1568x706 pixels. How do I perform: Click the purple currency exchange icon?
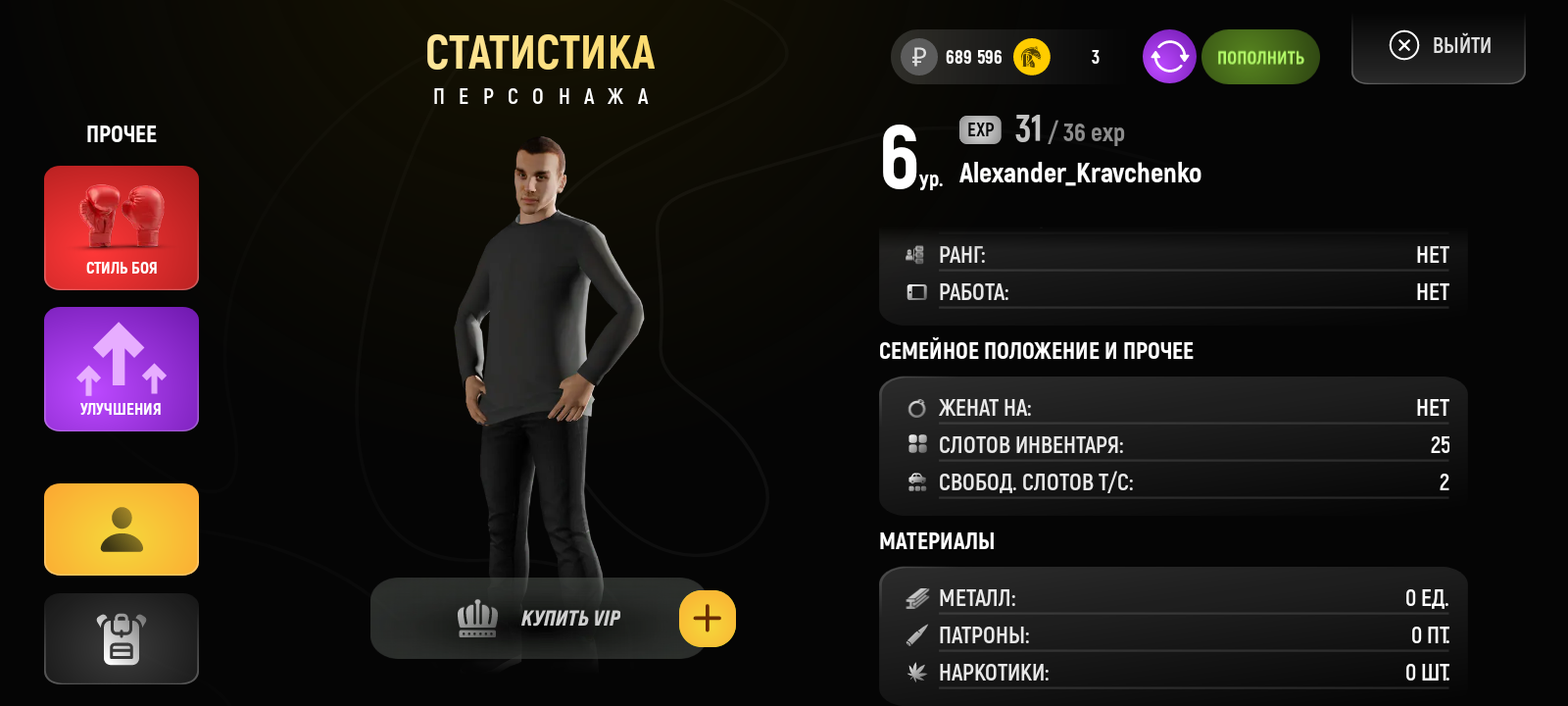pyautogui.click(x=1169, y=57)
